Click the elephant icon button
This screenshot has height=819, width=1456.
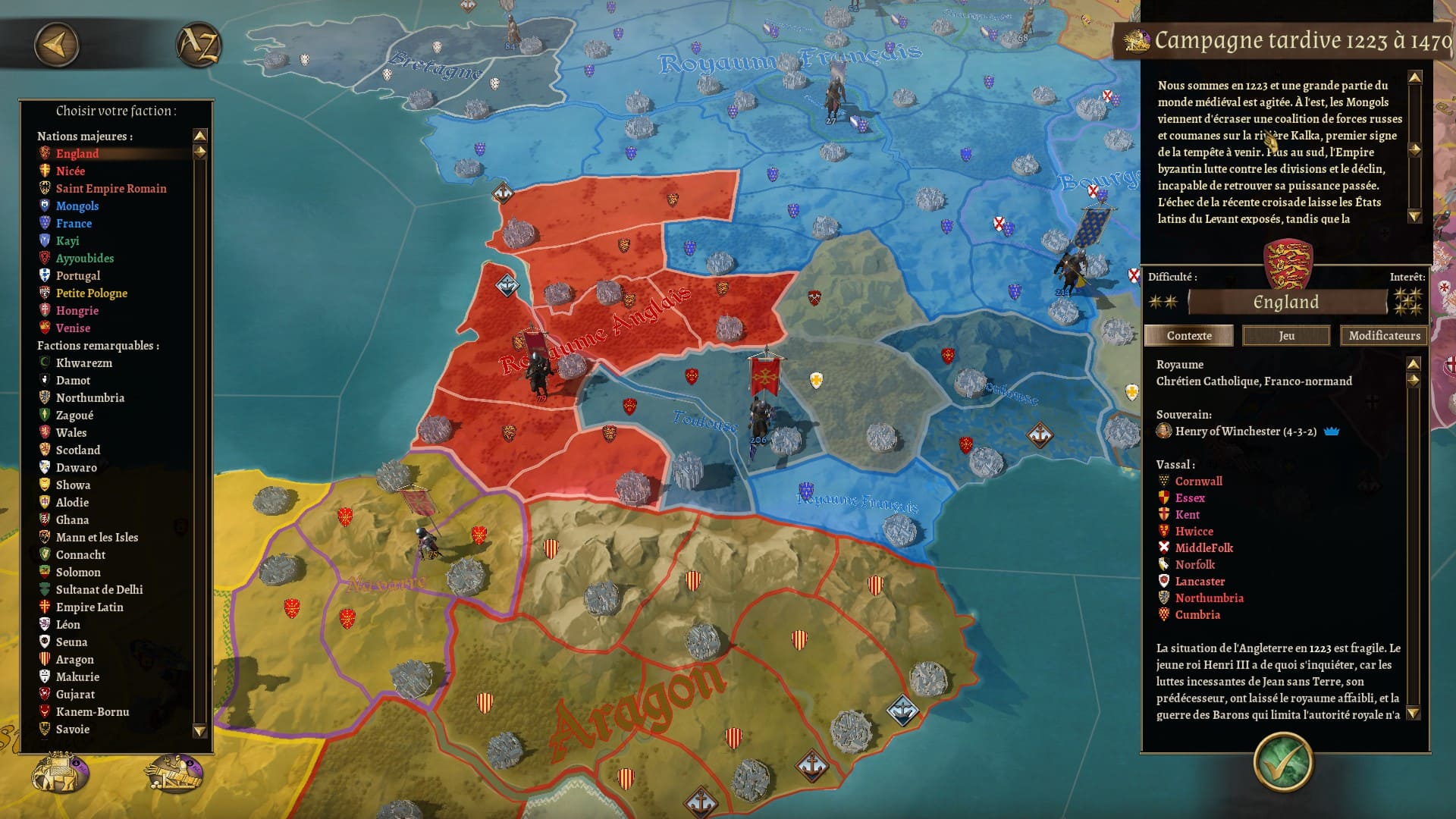tap(61, 773)
